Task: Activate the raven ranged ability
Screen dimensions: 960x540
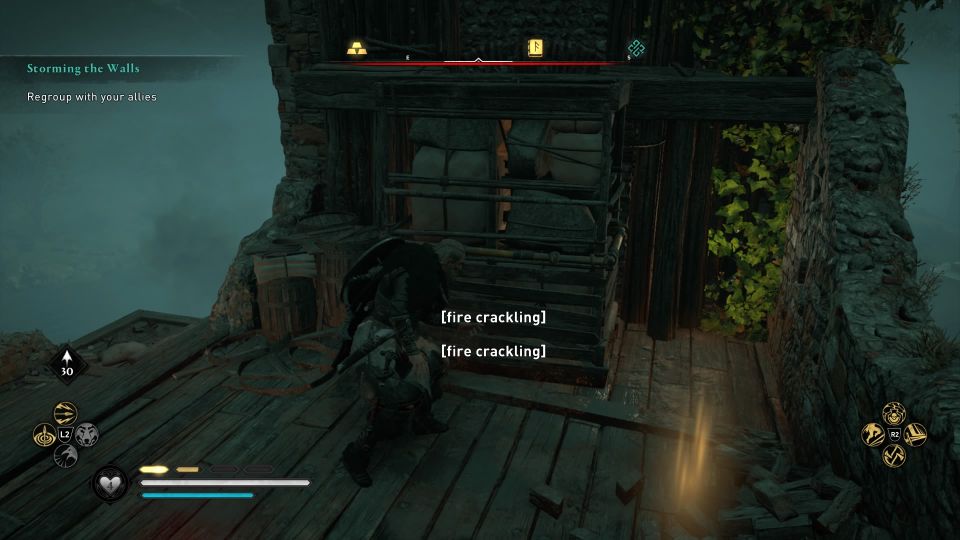Action: pos(65,456)
